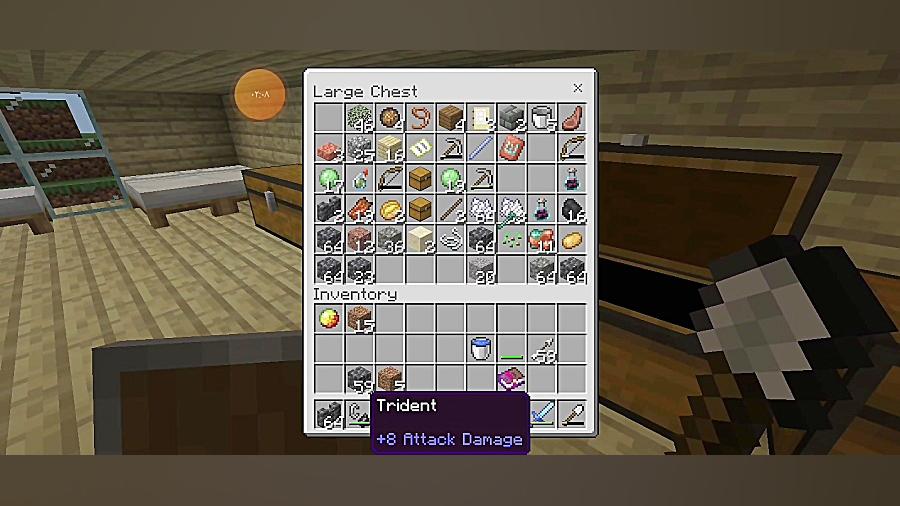
Task: Select the shovel in the hotbar
Action: point(572,414)
